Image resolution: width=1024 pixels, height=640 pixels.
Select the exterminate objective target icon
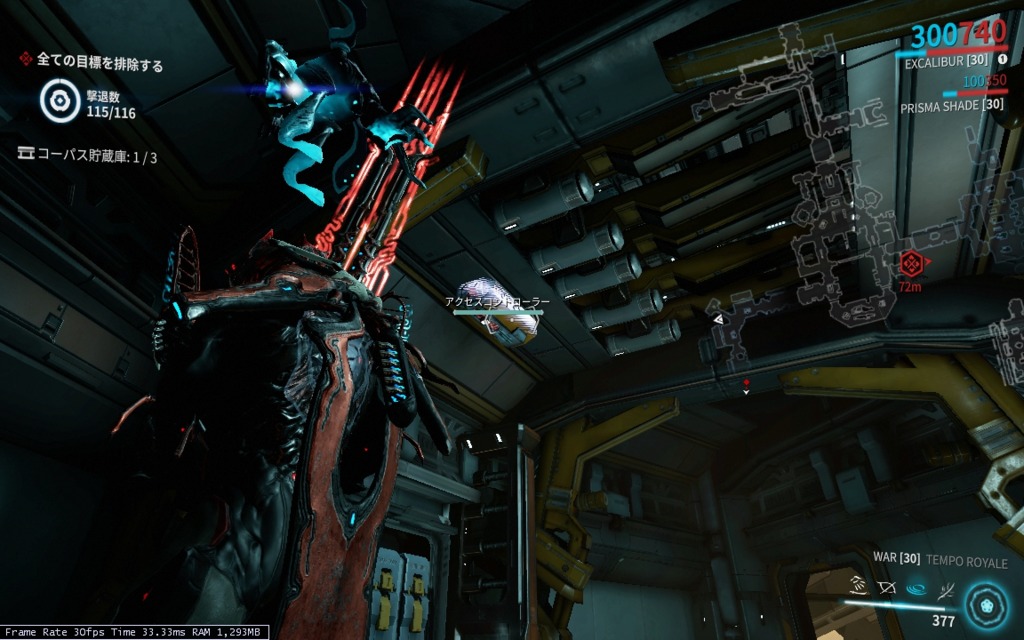[x=60, y=100]
